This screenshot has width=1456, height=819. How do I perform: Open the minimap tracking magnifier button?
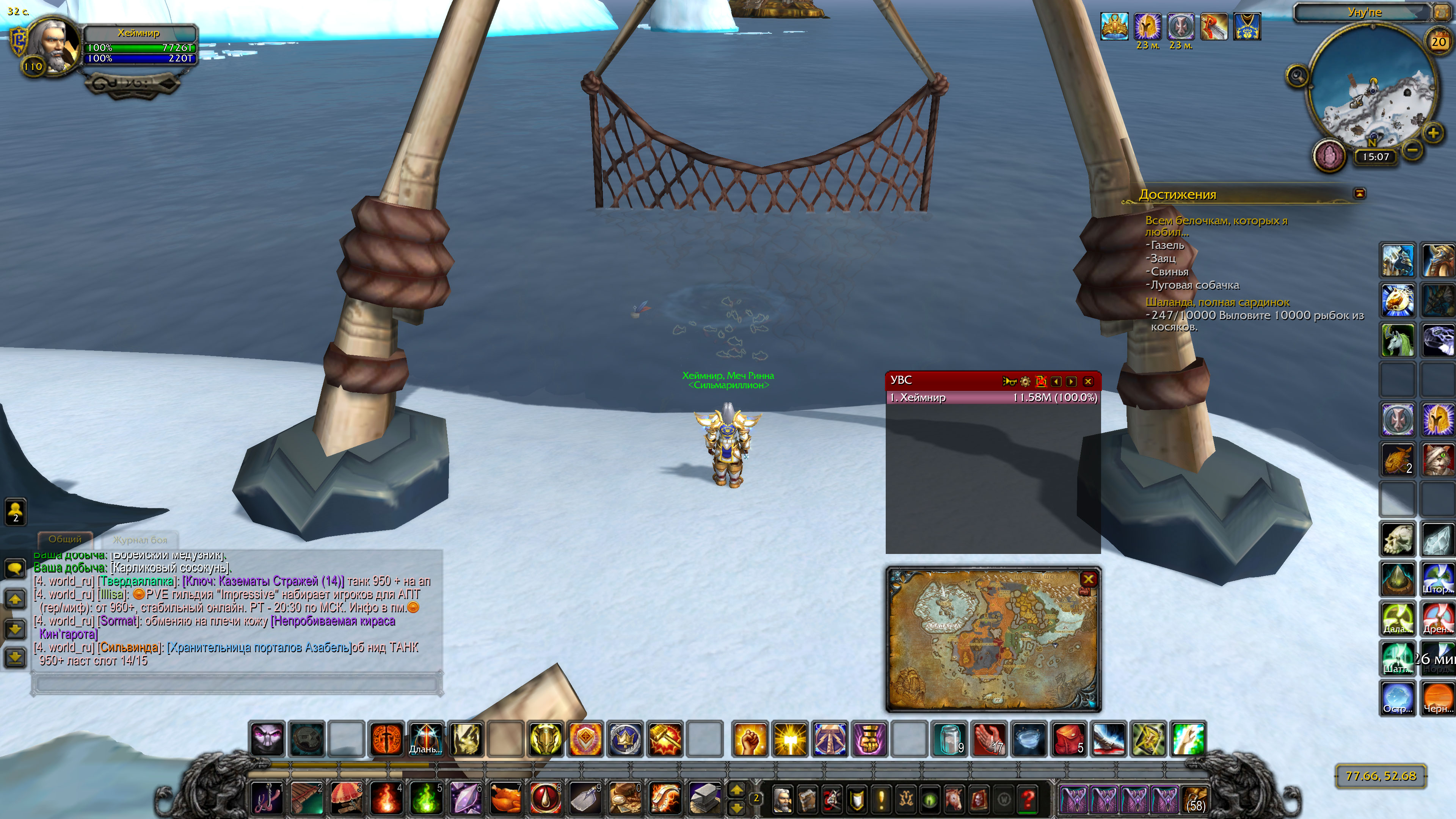(x=1298, y=75)
